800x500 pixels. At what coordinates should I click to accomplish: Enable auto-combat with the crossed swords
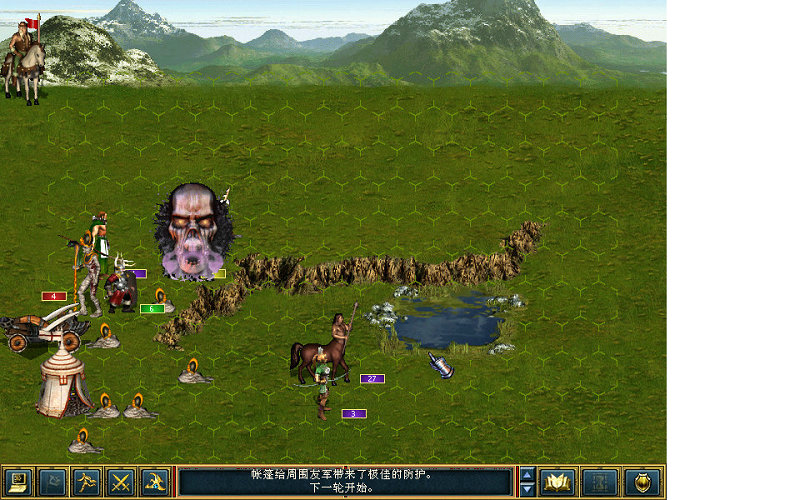pyautogui.click(x=121, y=483)
